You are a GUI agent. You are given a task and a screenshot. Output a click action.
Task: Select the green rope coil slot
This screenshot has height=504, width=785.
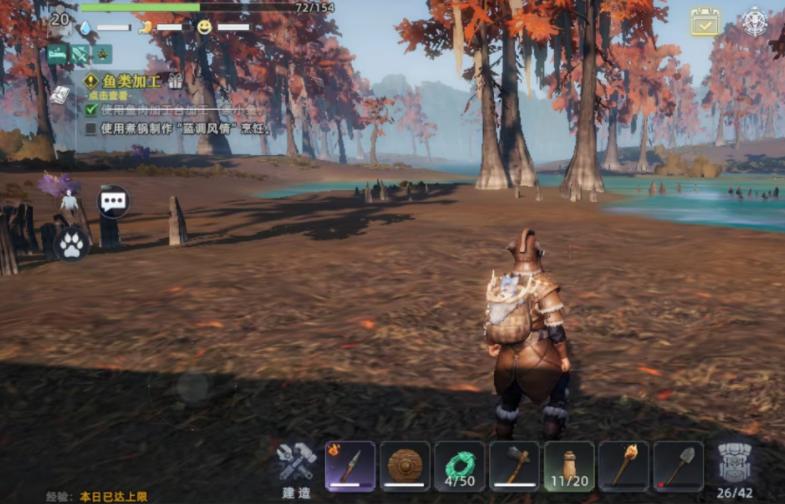pyautogui.click(x=460, y=466)
